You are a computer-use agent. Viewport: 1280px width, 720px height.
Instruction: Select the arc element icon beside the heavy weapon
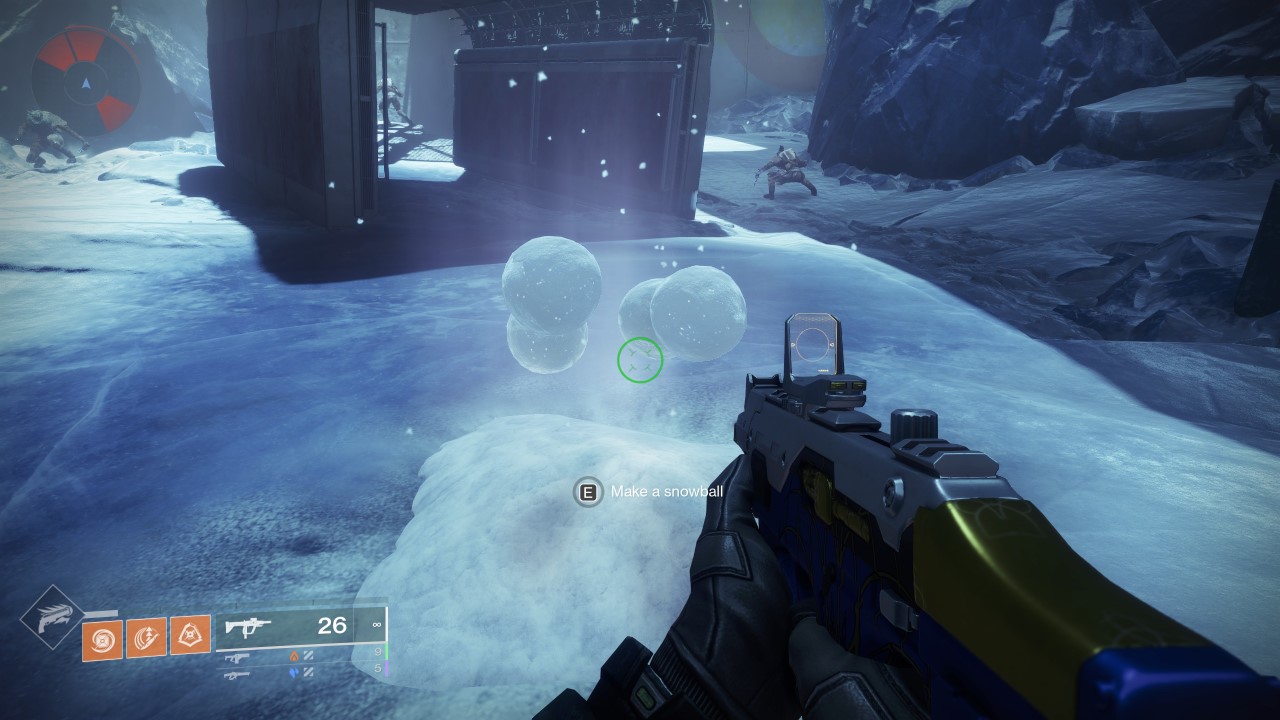(x=295, y=671)
